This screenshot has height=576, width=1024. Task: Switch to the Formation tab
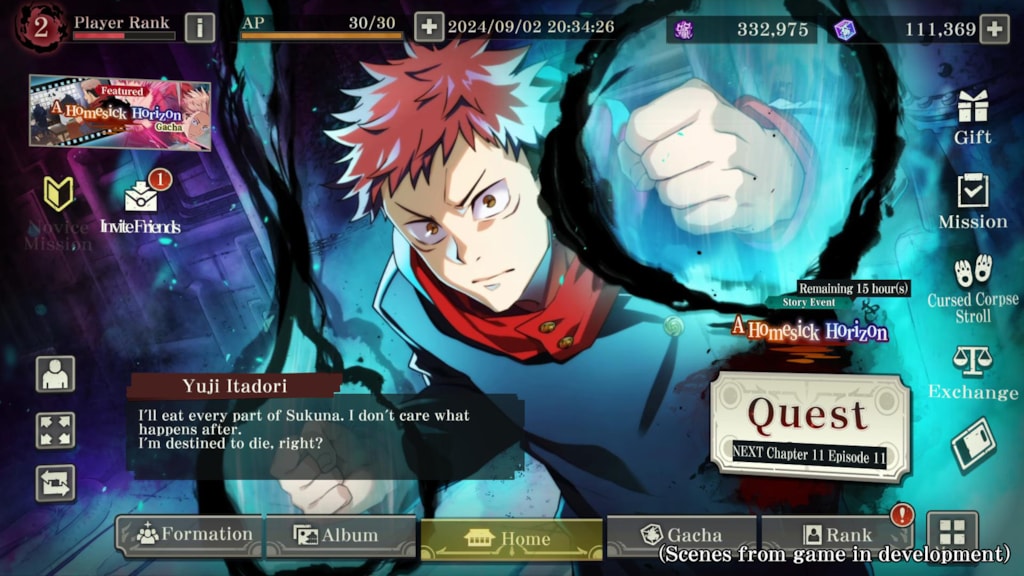coord(190,536)
